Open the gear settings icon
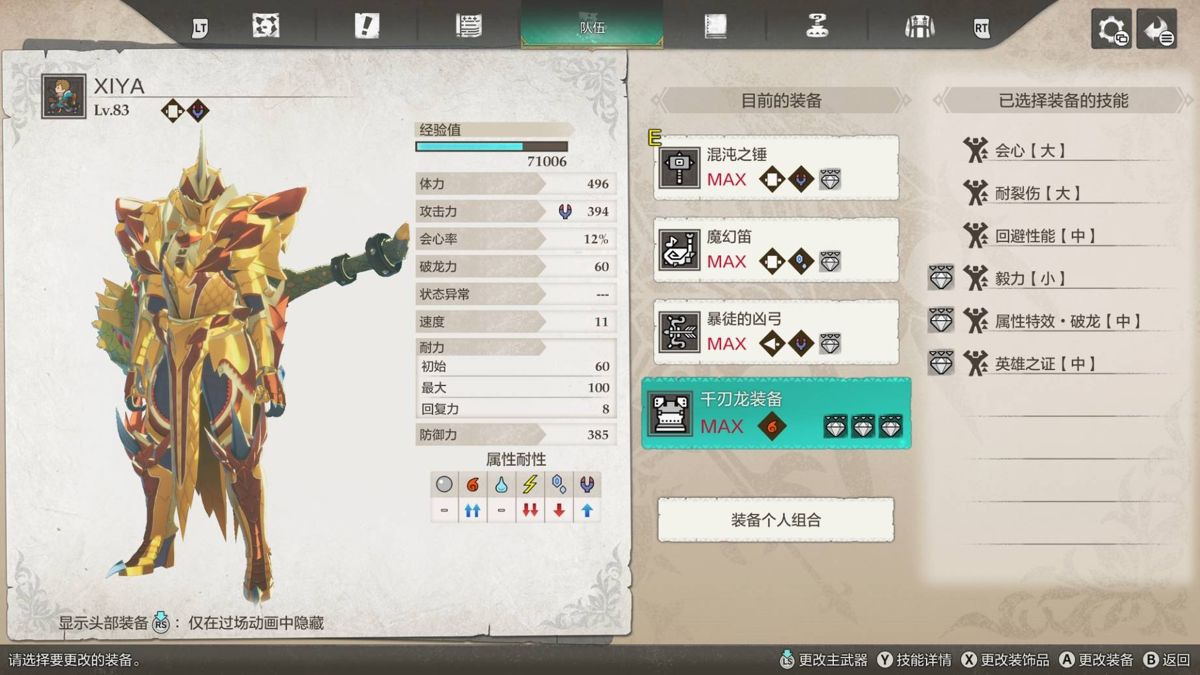Screen dimensions: 1200x675 pyautogui.click(x=1111, y=29)
